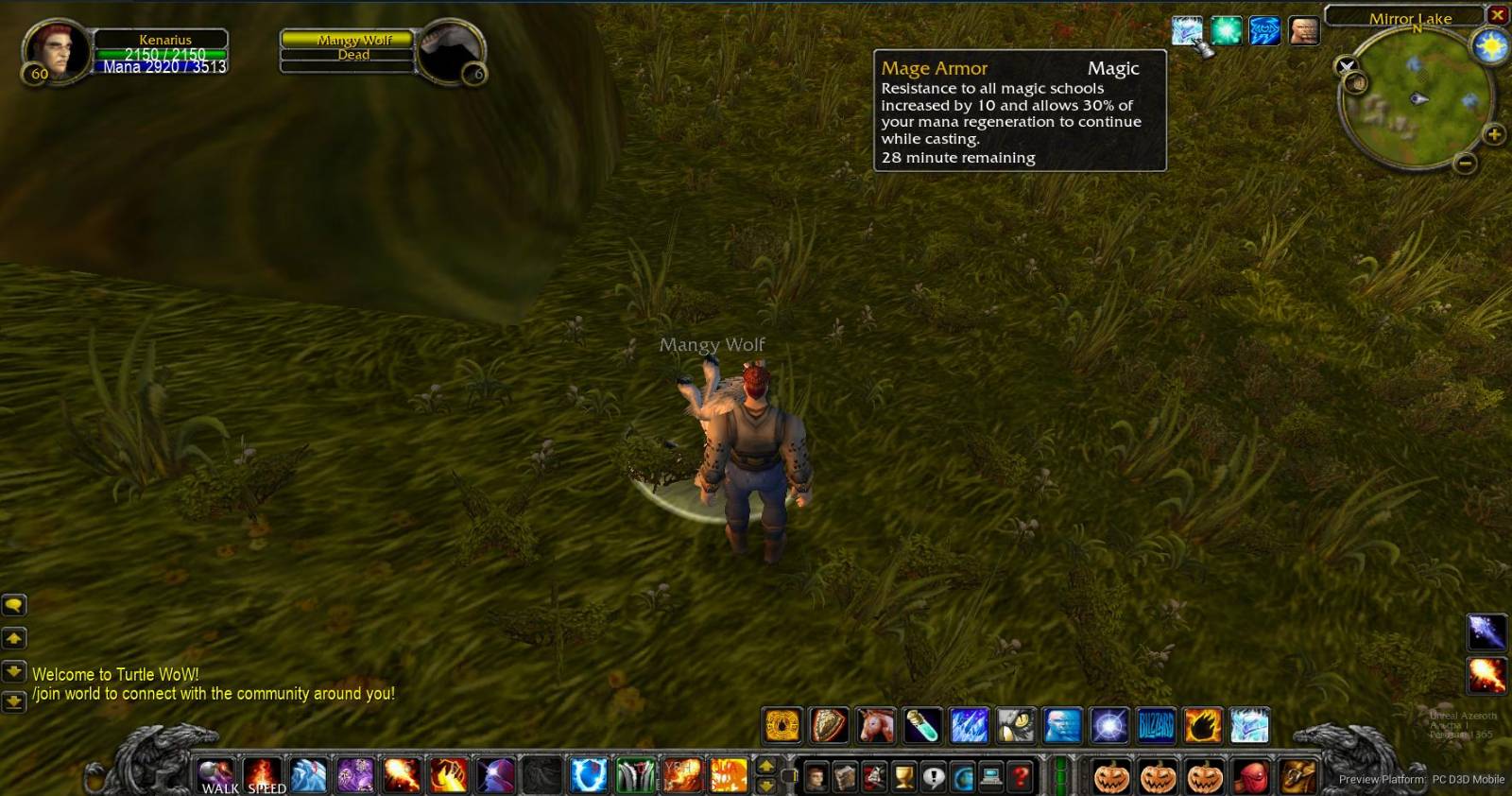Screen dimensions: 1512x796
Task: Click the green healing buff icon to cancel it
Action: [1224, 30]
